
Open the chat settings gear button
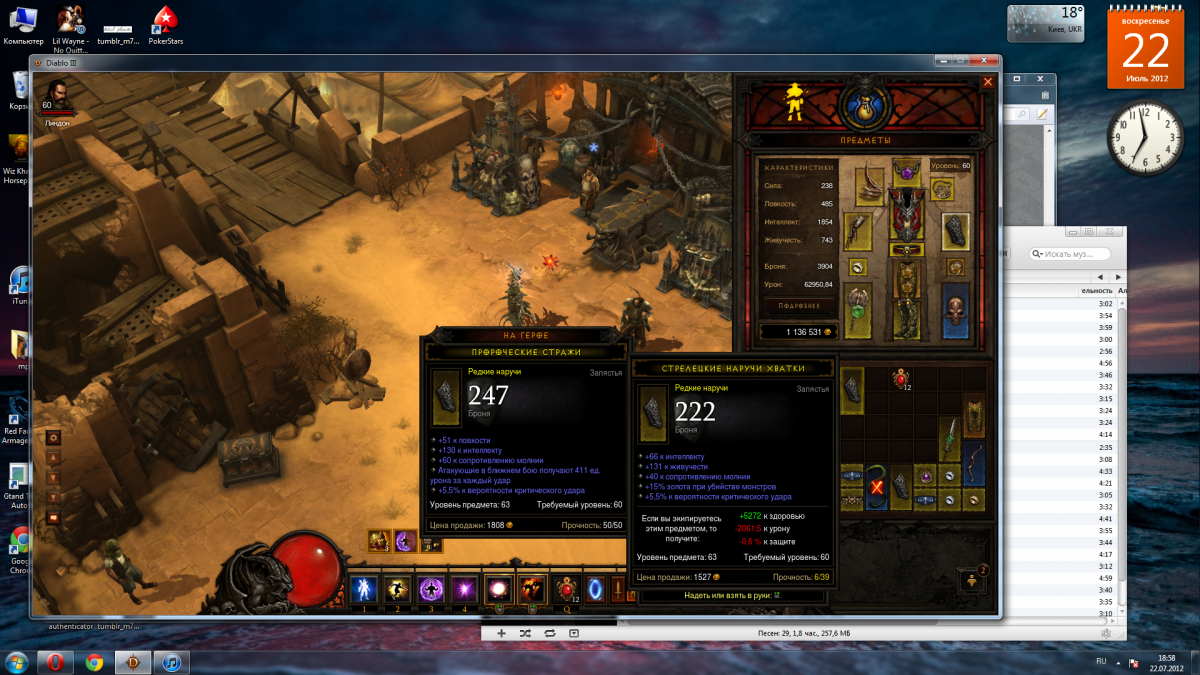54,437
